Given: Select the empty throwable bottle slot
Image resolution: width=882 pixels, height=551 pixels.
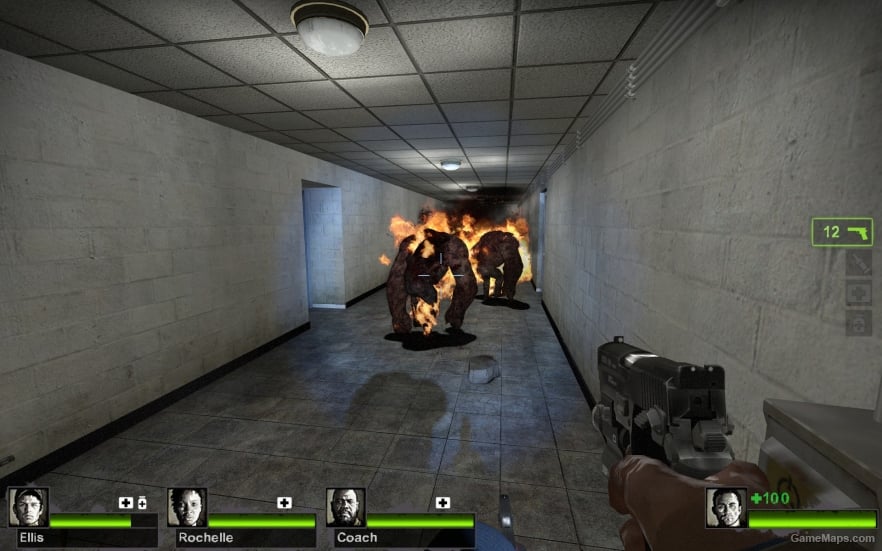Looking at the screenshot, I should (x=859, y=263).
